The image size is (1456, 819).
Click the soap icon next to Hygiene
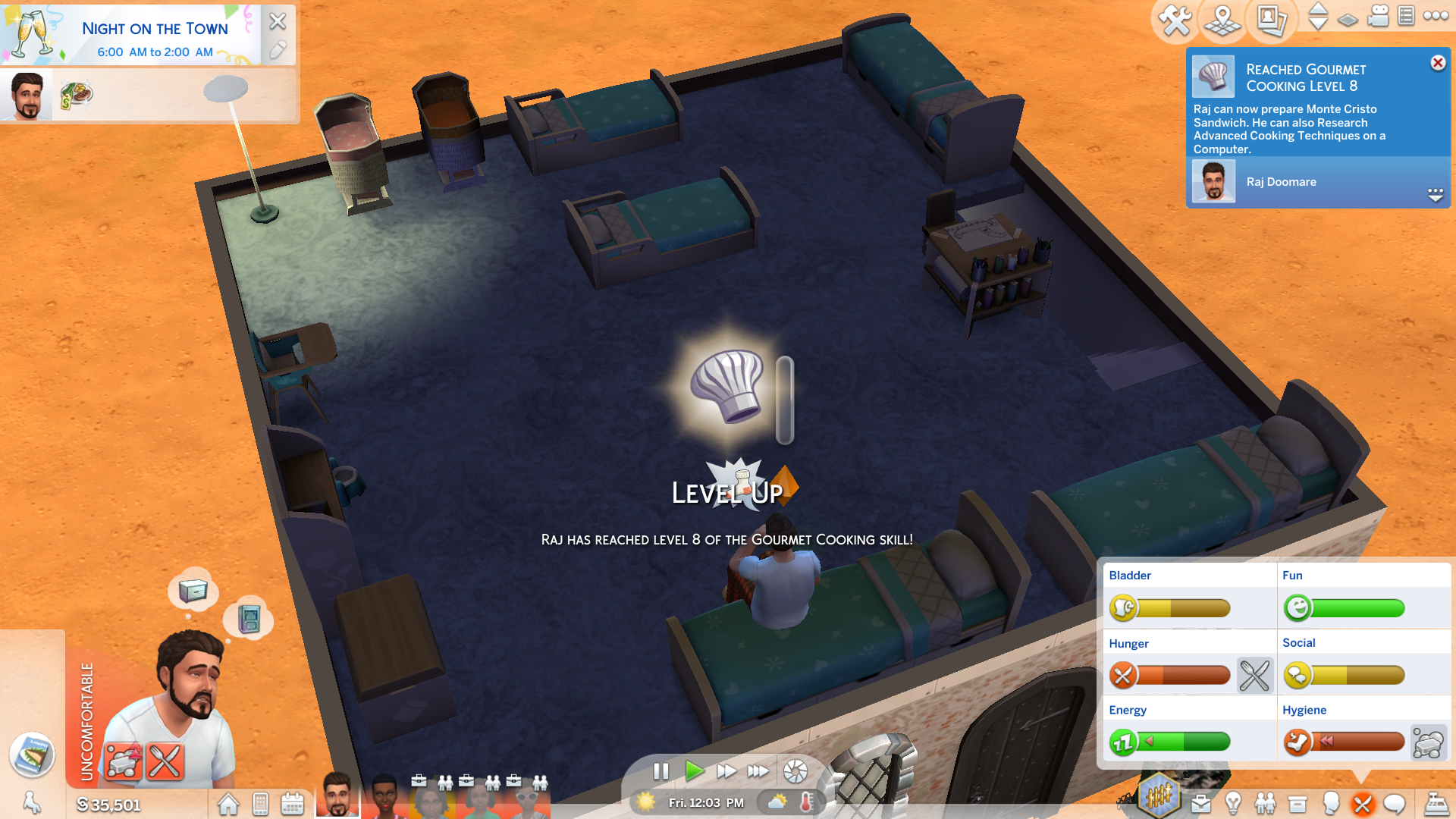click(1428, 742)
